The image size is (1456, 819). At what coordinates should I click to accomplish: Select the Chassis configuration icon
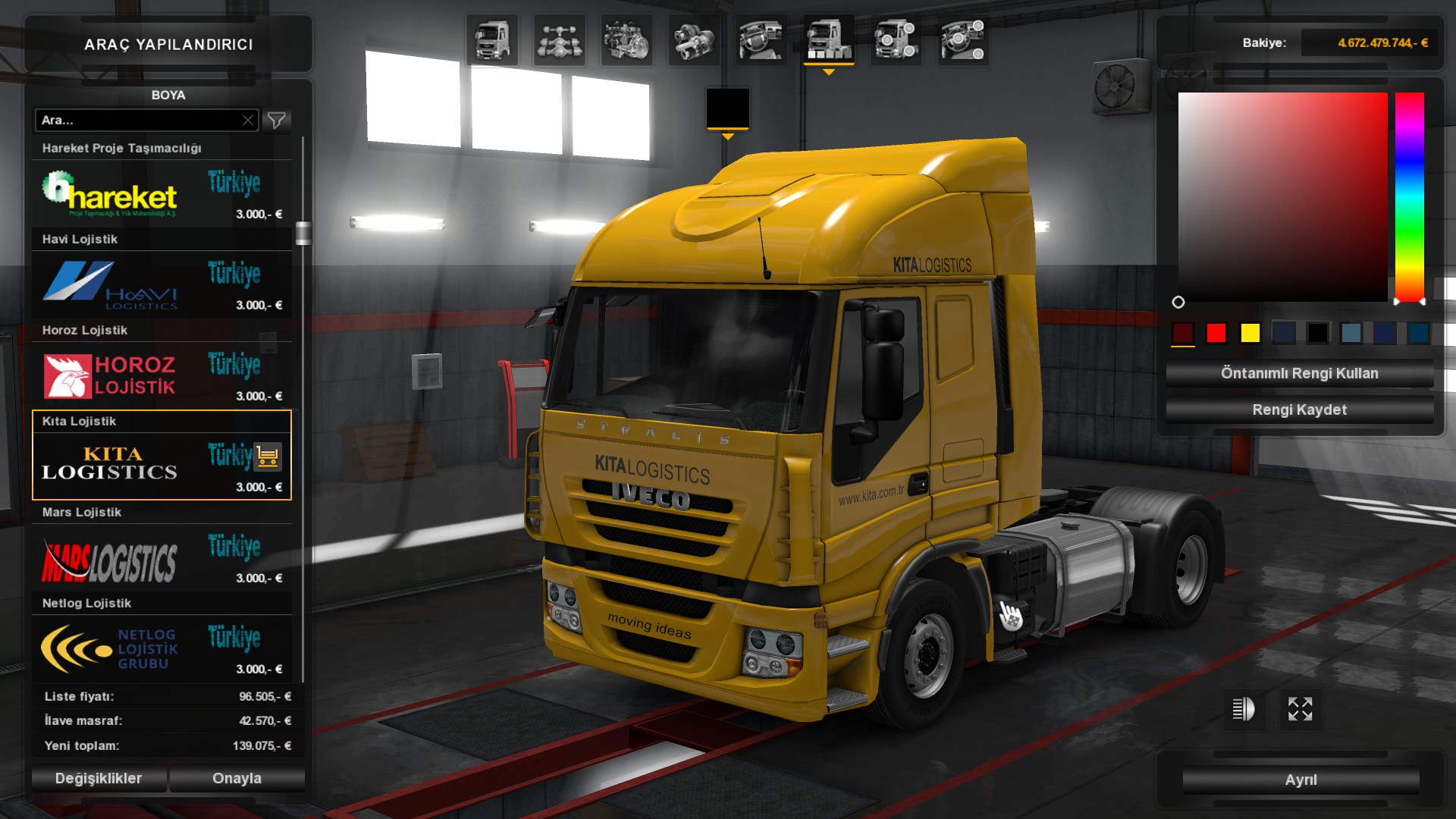560,39
